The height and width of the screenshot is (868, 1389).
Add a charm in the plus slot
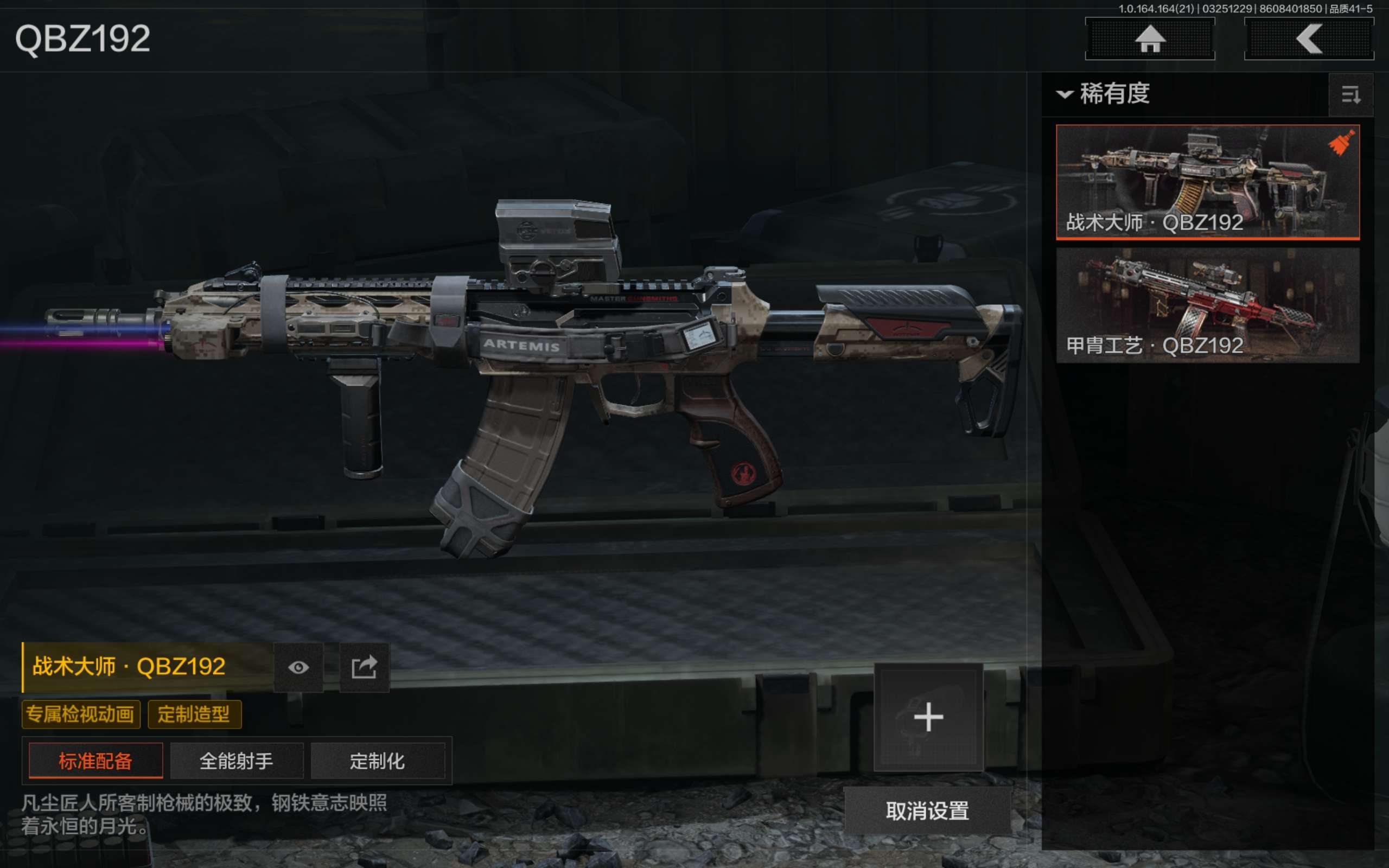coord(928,718)
